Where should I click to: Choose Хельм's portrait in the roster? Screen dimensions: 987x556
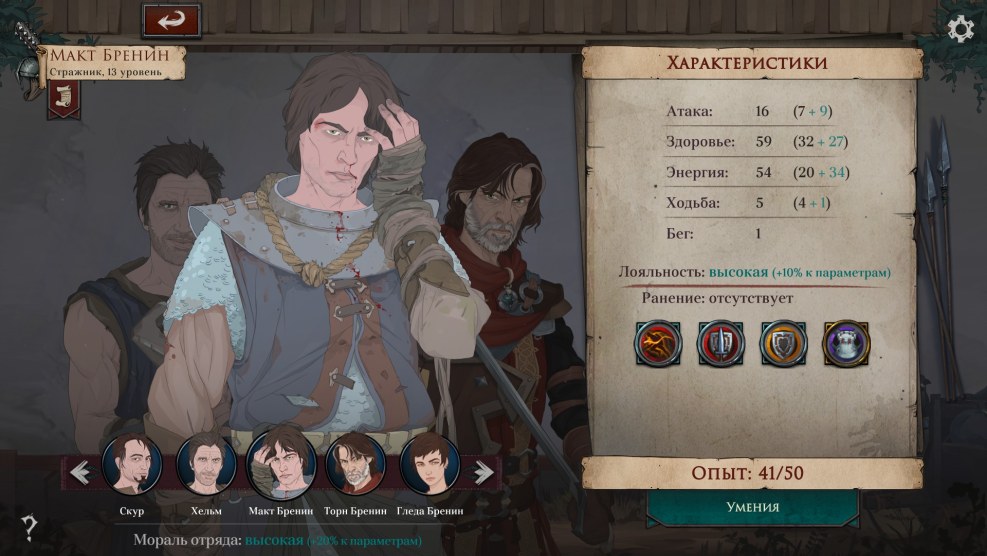point(206,465)
